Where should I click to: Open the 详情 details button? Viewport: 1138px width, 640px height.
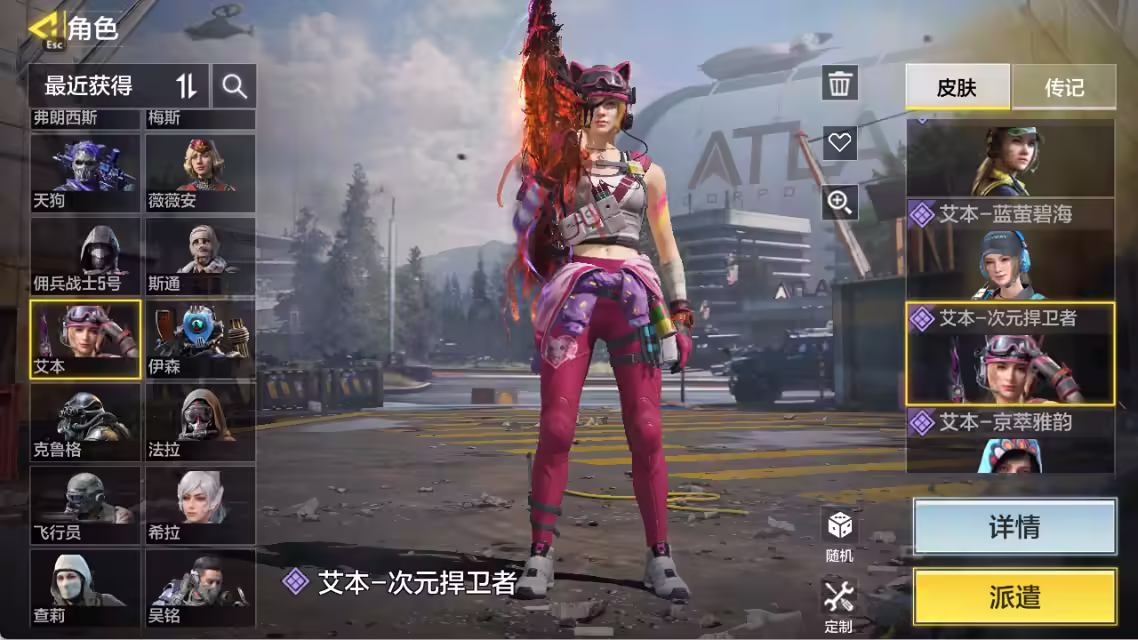pyautogui.click(x=1014, y=527)
